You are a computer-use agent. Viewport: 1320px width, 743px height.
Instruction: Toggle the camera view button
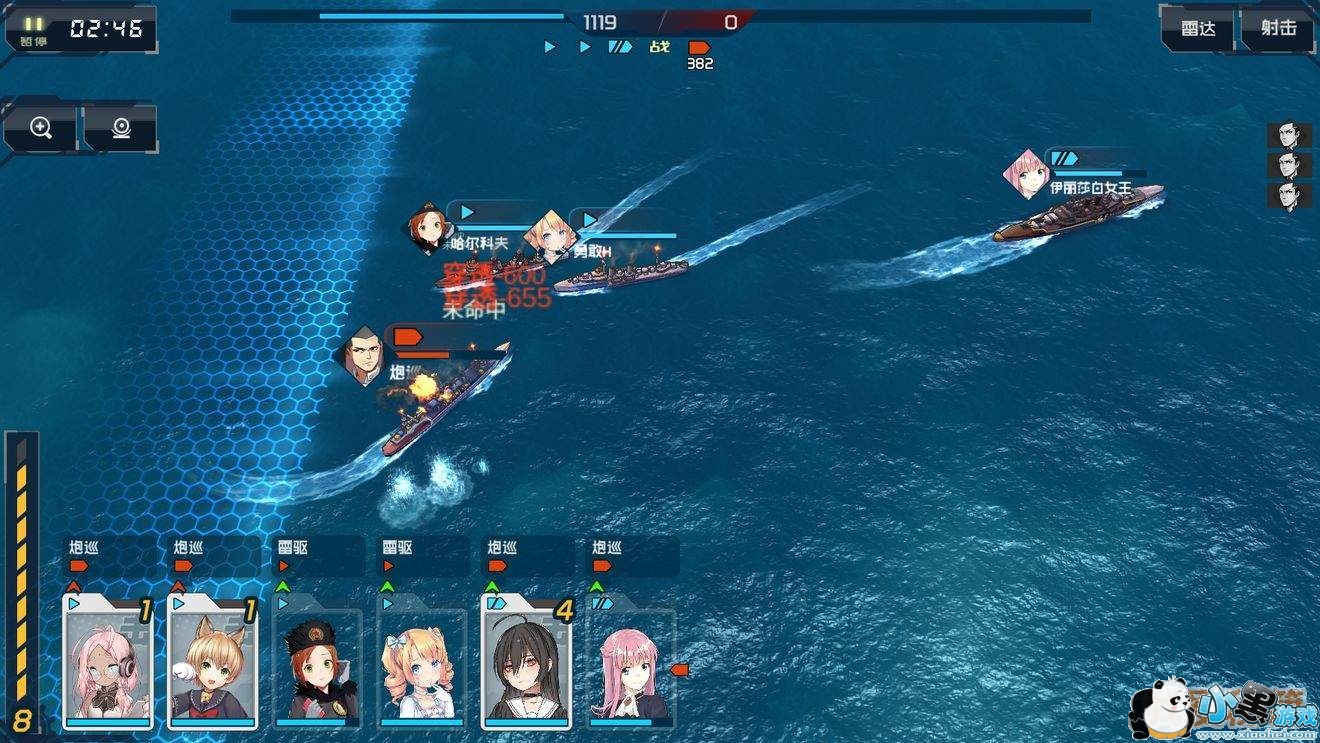coord(121,128)
